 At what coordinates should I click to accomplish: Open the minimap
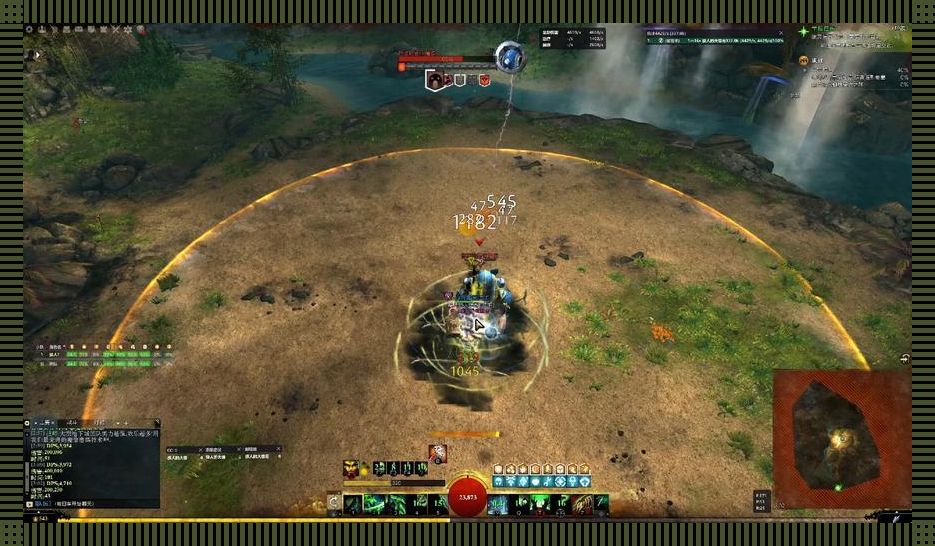point(841,437)
